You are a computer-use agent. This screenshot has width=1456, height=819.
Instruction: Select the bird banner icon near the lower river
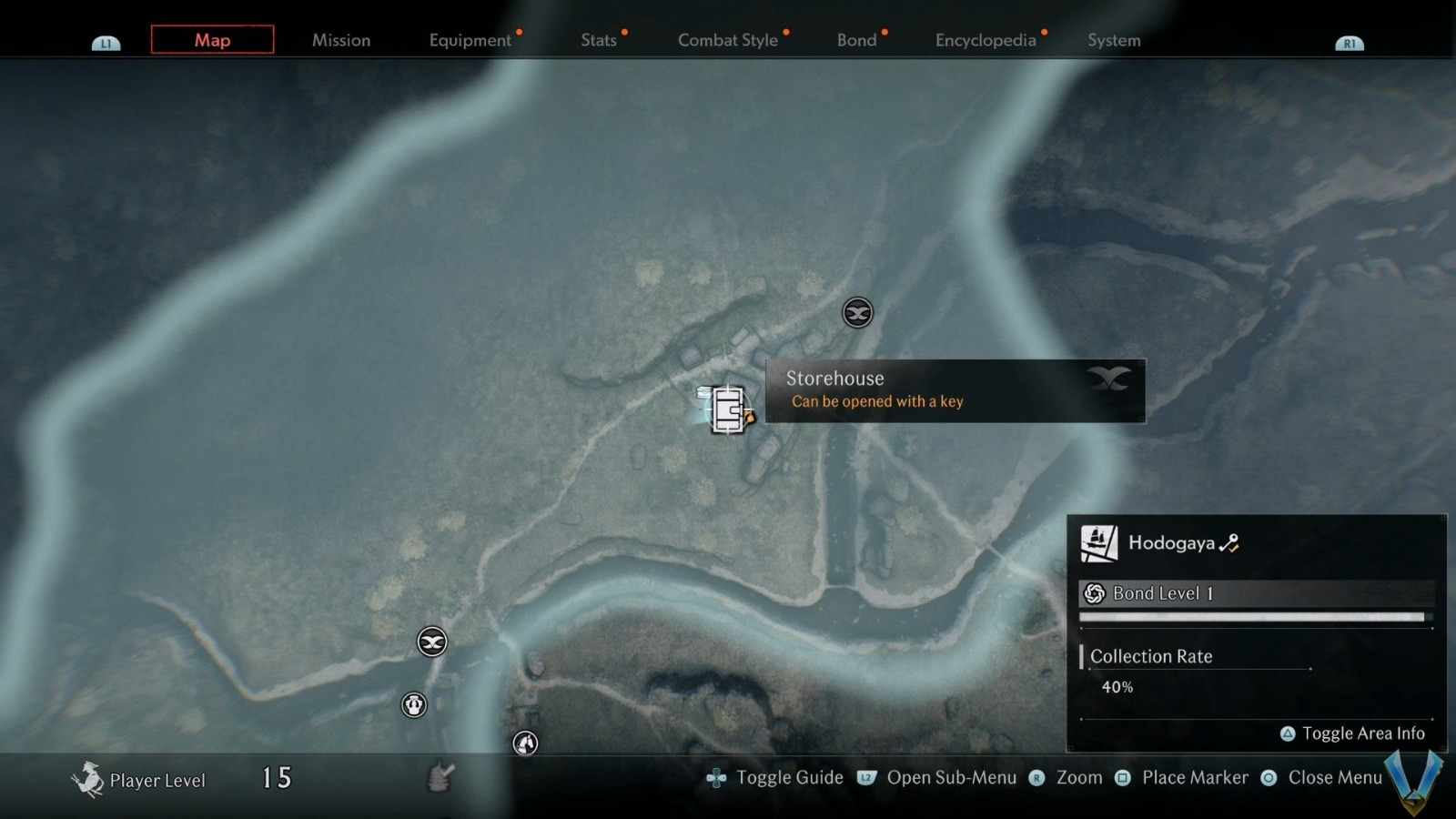tap(430, 642)
